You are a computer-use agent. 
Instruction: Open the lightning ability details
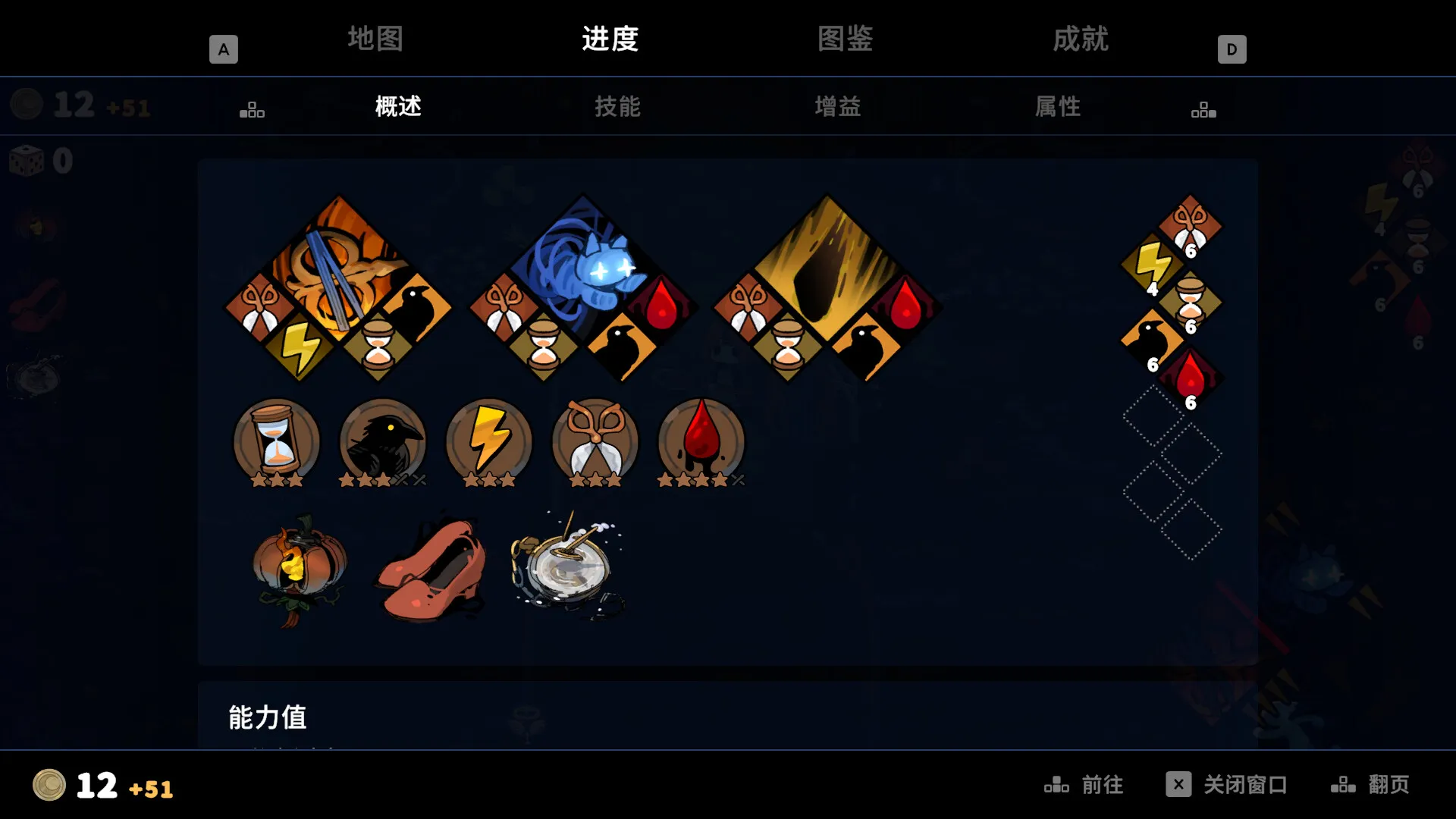pyautogui.click(x=488, y=442)
